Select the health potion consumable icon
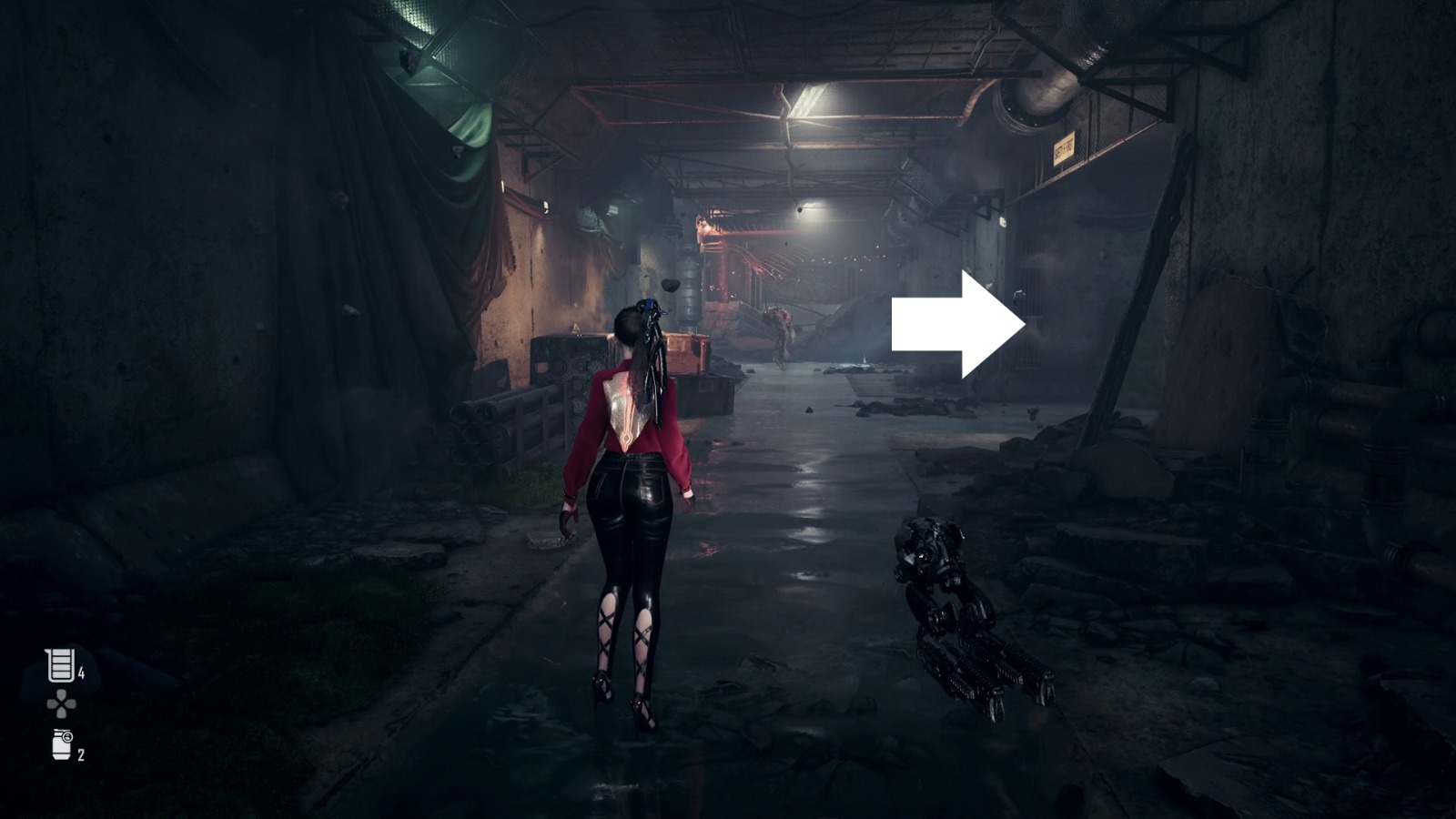 point(58,663)
